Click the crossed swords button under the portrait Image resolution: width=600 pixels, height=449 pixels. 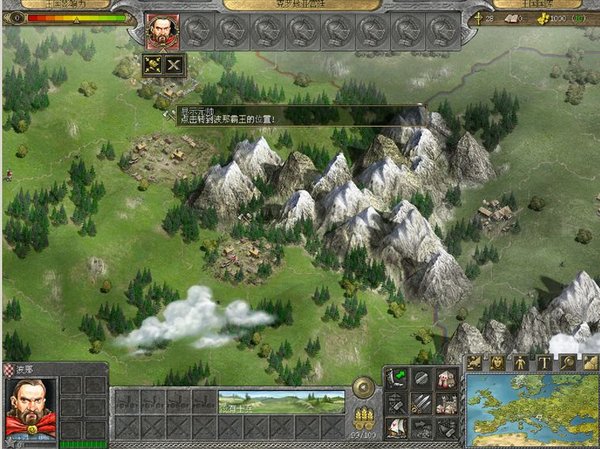point(154,64)
